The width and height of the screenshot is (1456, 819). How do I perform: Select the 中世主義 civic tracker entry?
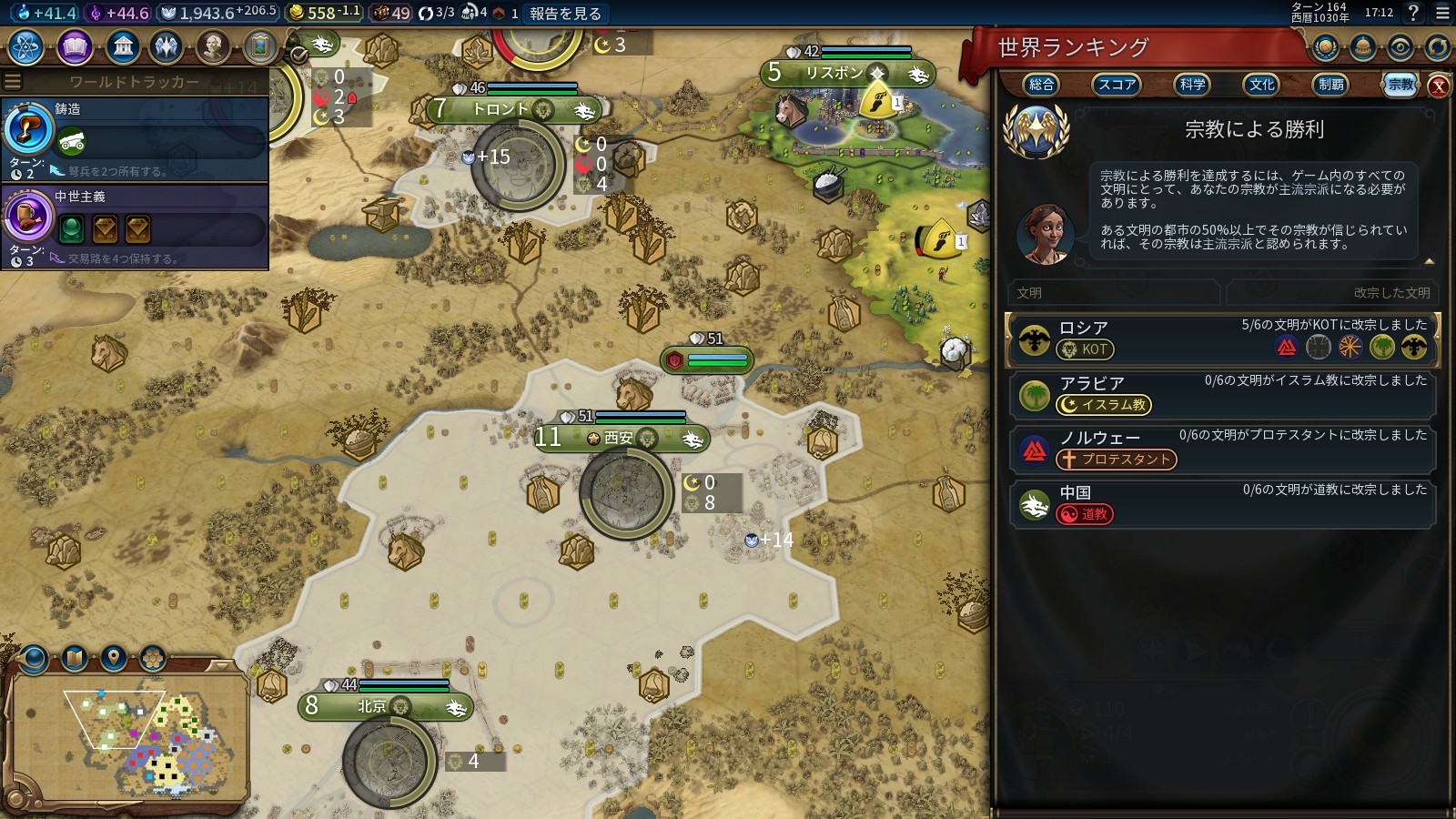click(x=135, y=226)
